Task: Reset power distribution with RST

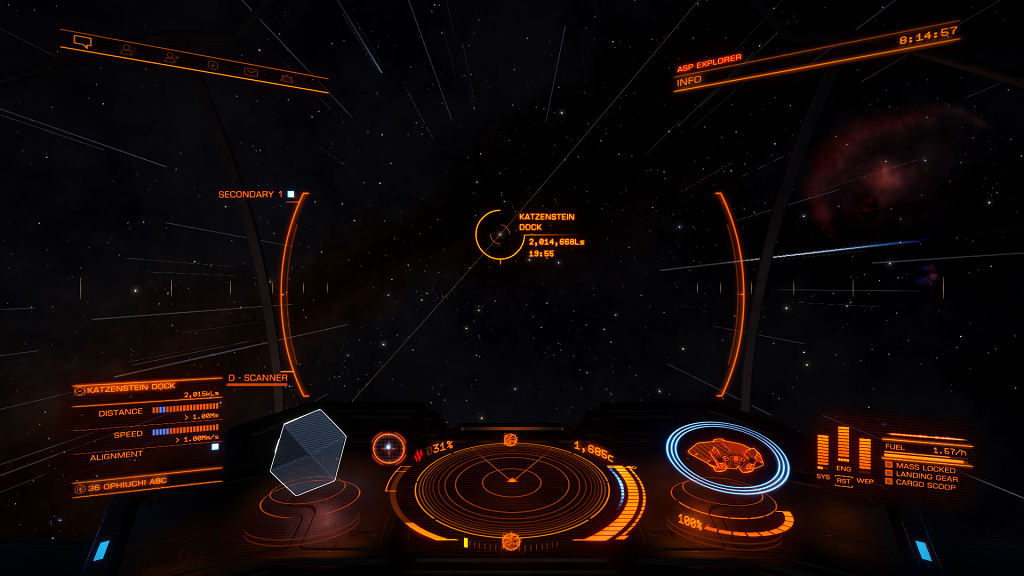Action: 843,481
